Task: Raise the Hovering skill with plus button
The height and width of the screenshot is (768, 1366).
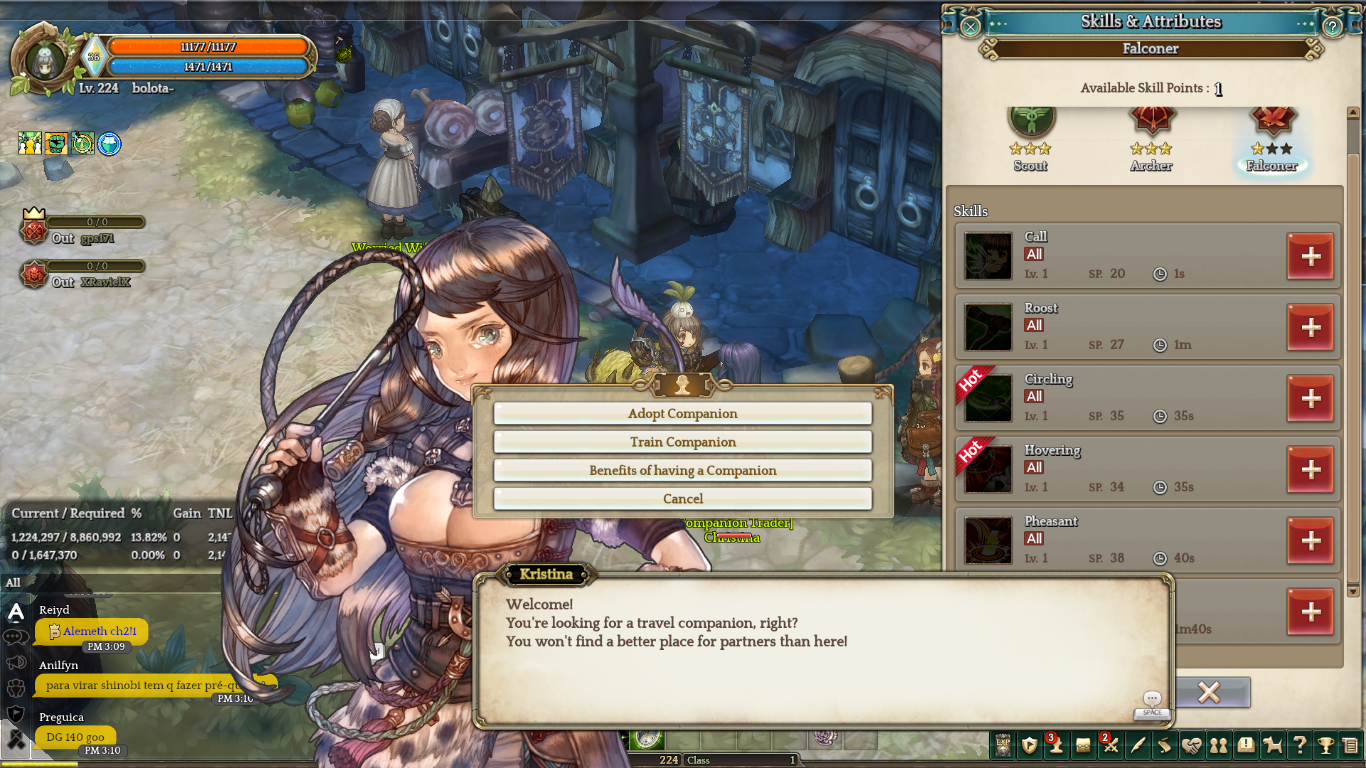Action: 1310,470
